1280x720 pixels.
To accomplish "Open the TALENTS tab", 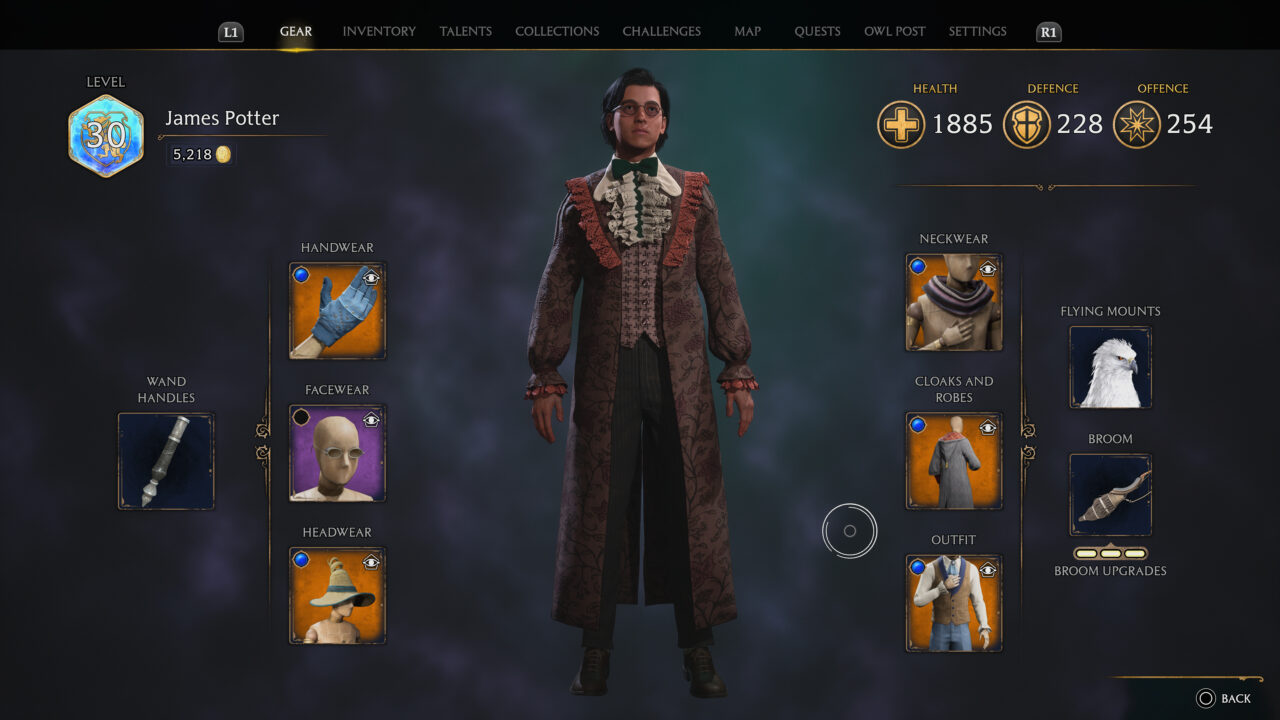I will coord(465,31).
